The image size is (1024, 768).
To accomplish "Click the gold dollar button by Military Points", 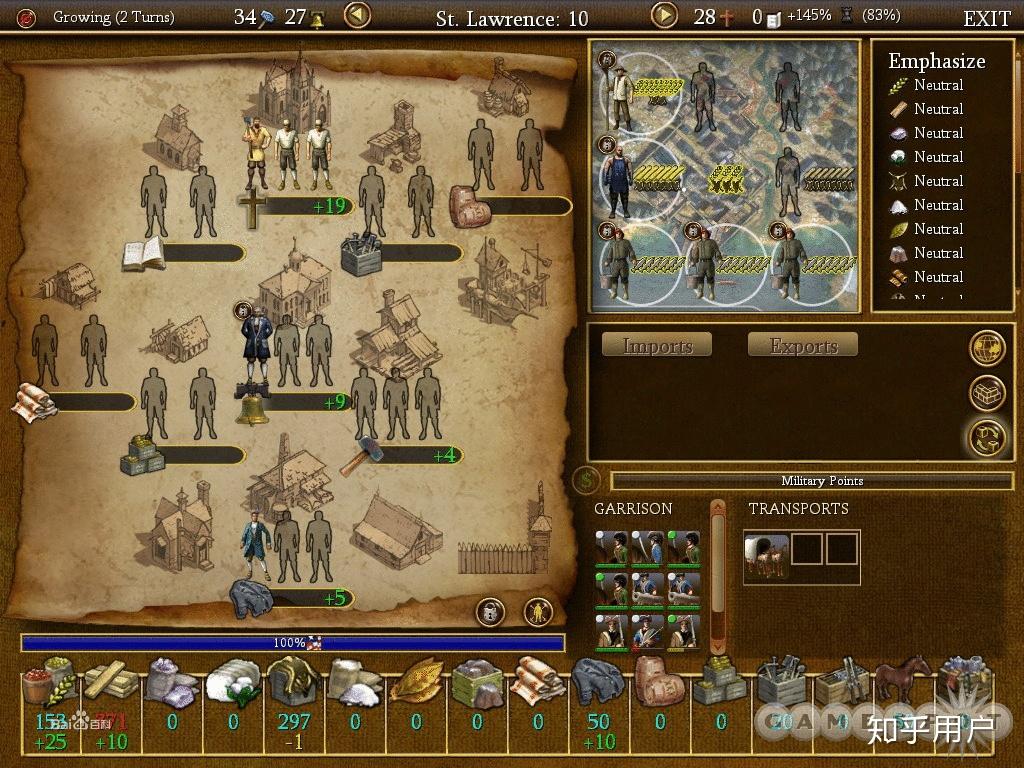I will [587, 481].
